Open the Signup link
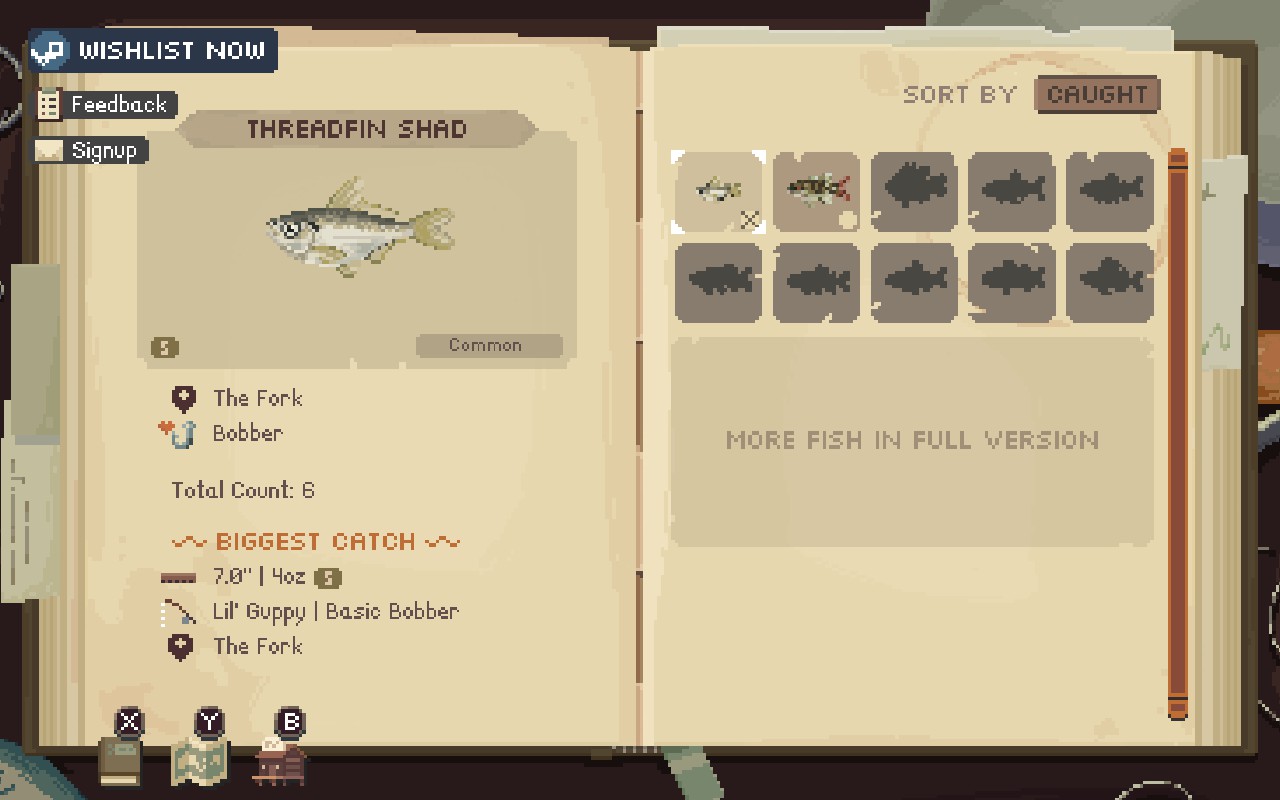1280x800 pixels. coord(91,151)
